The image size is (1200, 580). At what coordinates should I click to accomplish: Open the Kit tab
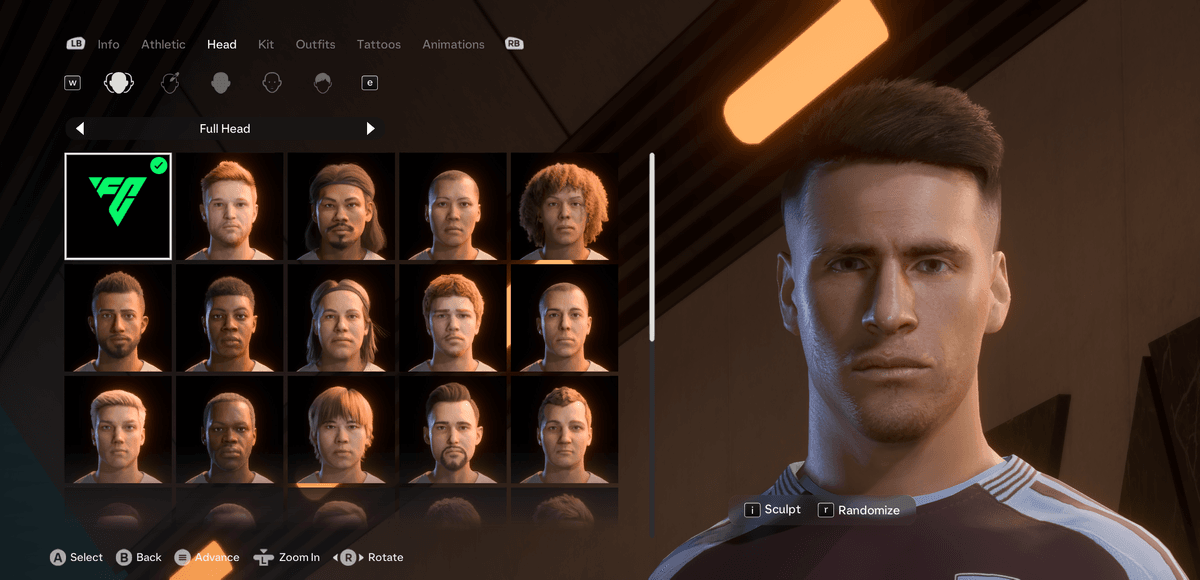point(266,44)
